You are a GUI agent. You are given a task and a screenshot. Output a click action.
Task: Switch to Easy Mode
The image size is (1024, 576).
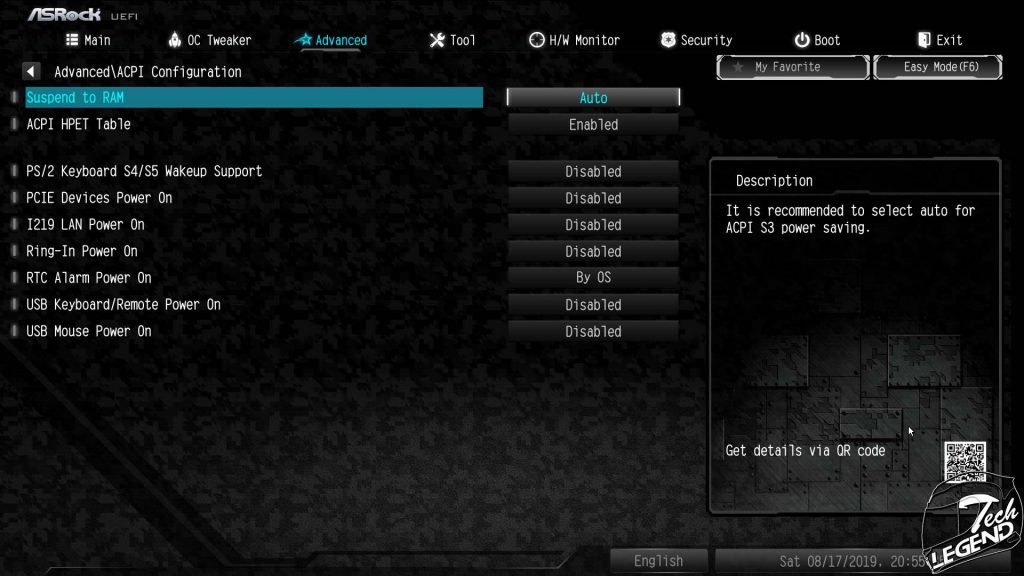click(937, 67)
